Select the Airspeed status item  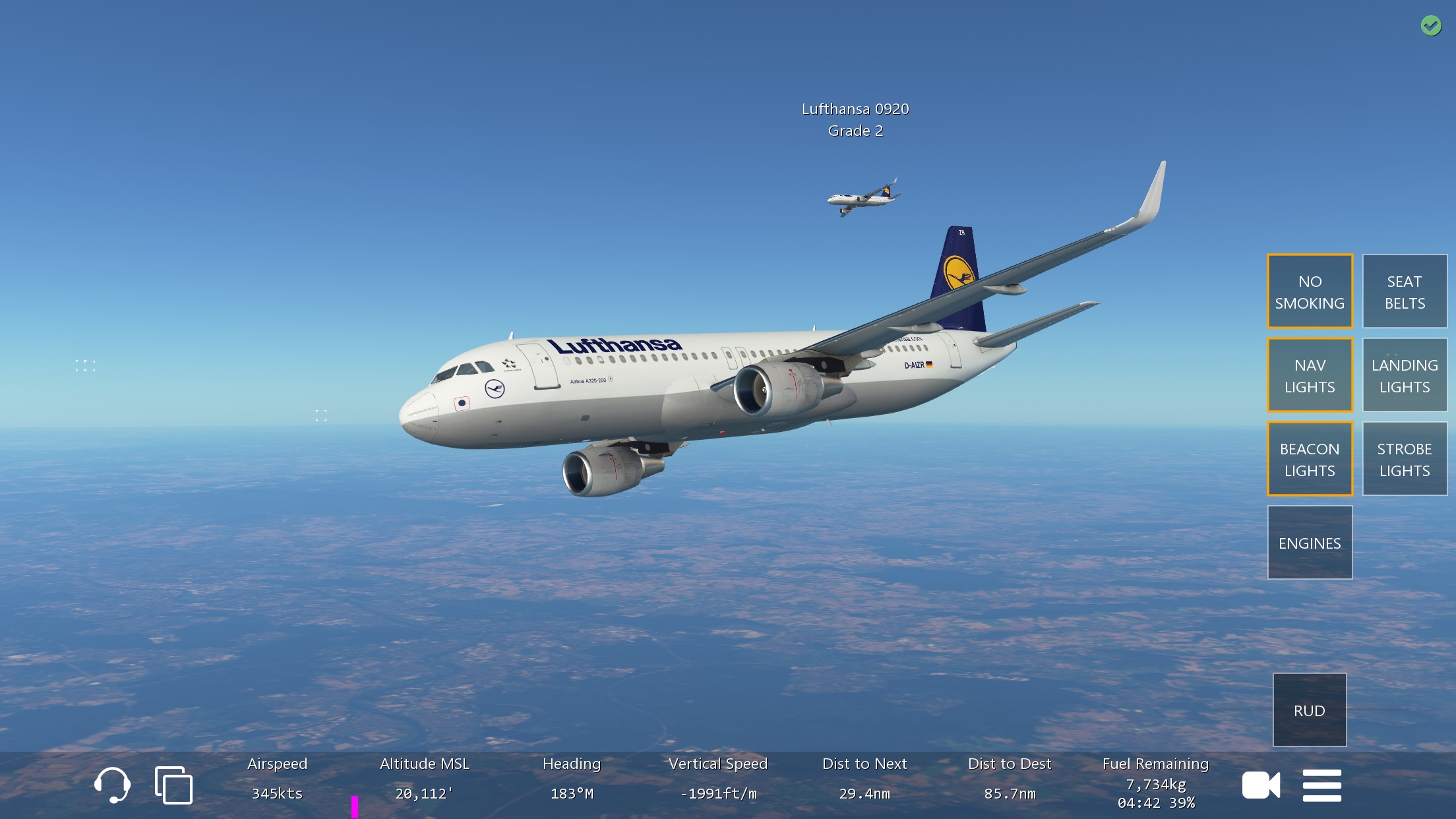277,779
